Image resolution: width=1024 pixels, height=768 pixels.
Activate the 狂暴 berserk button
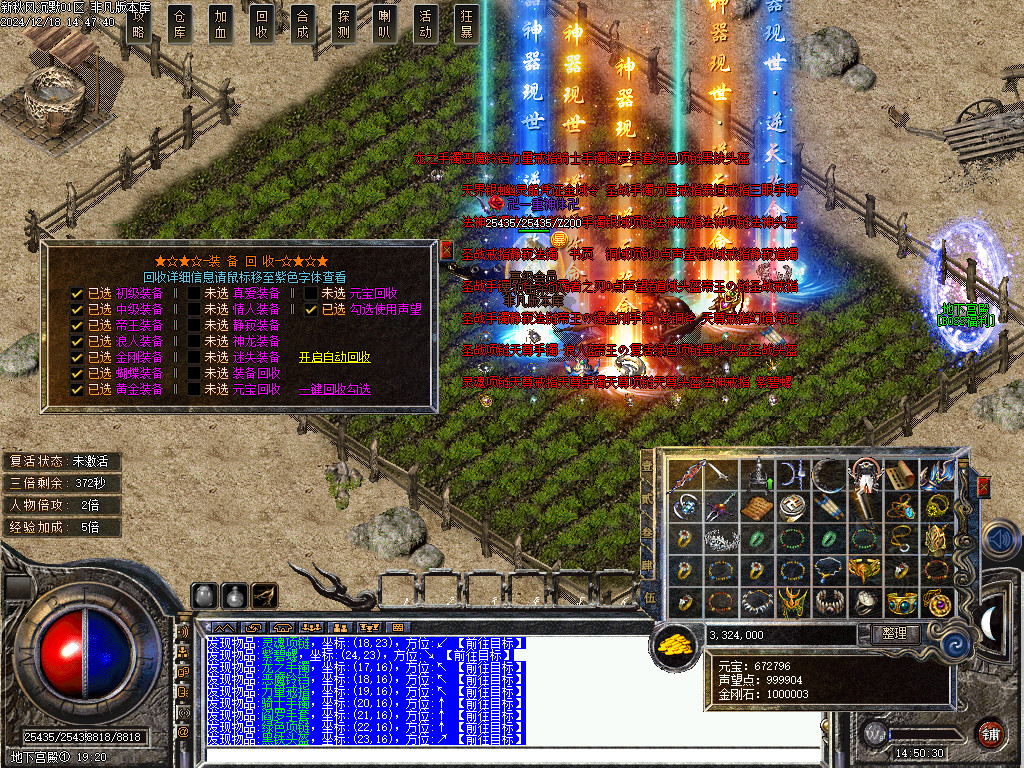[466, 24]
